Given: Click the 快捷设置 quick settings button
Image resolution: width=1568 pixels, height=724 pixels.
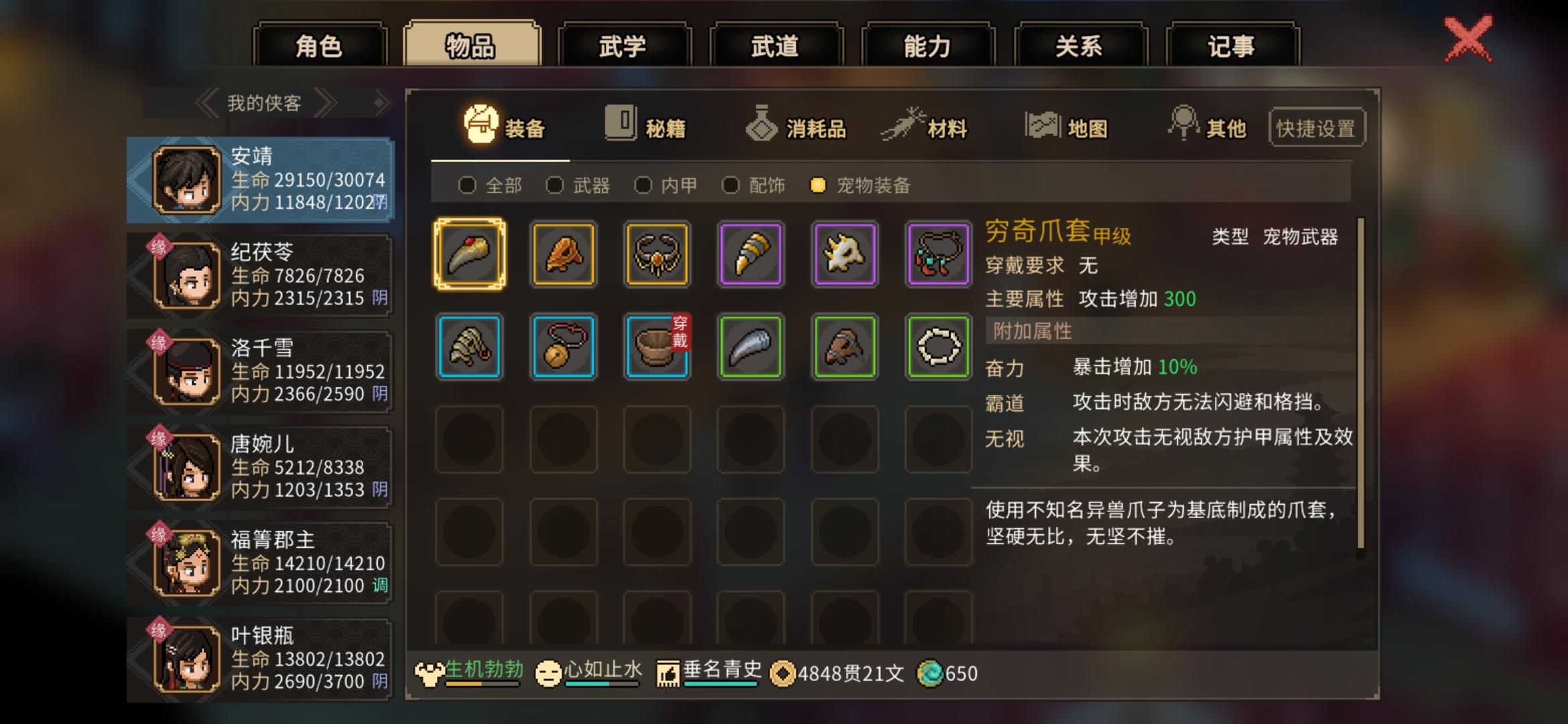Looking at the screenshot, I should 1315,127.
